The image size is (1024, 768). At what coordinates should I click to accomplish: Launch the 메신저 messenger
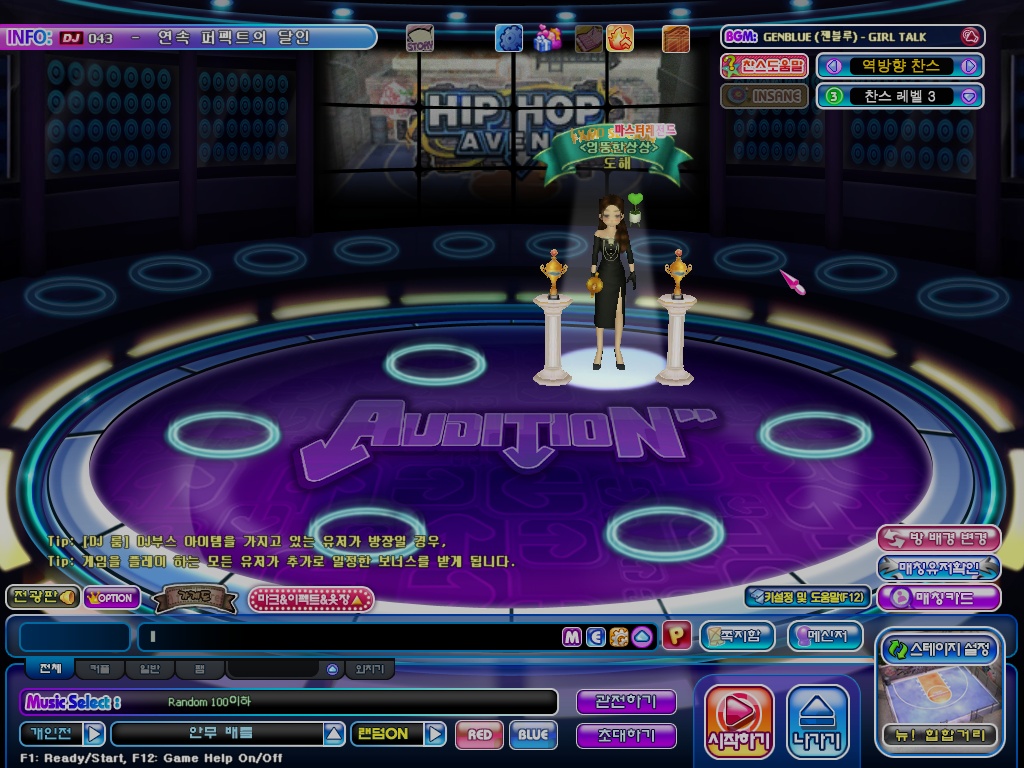click(x=824, y=636)
